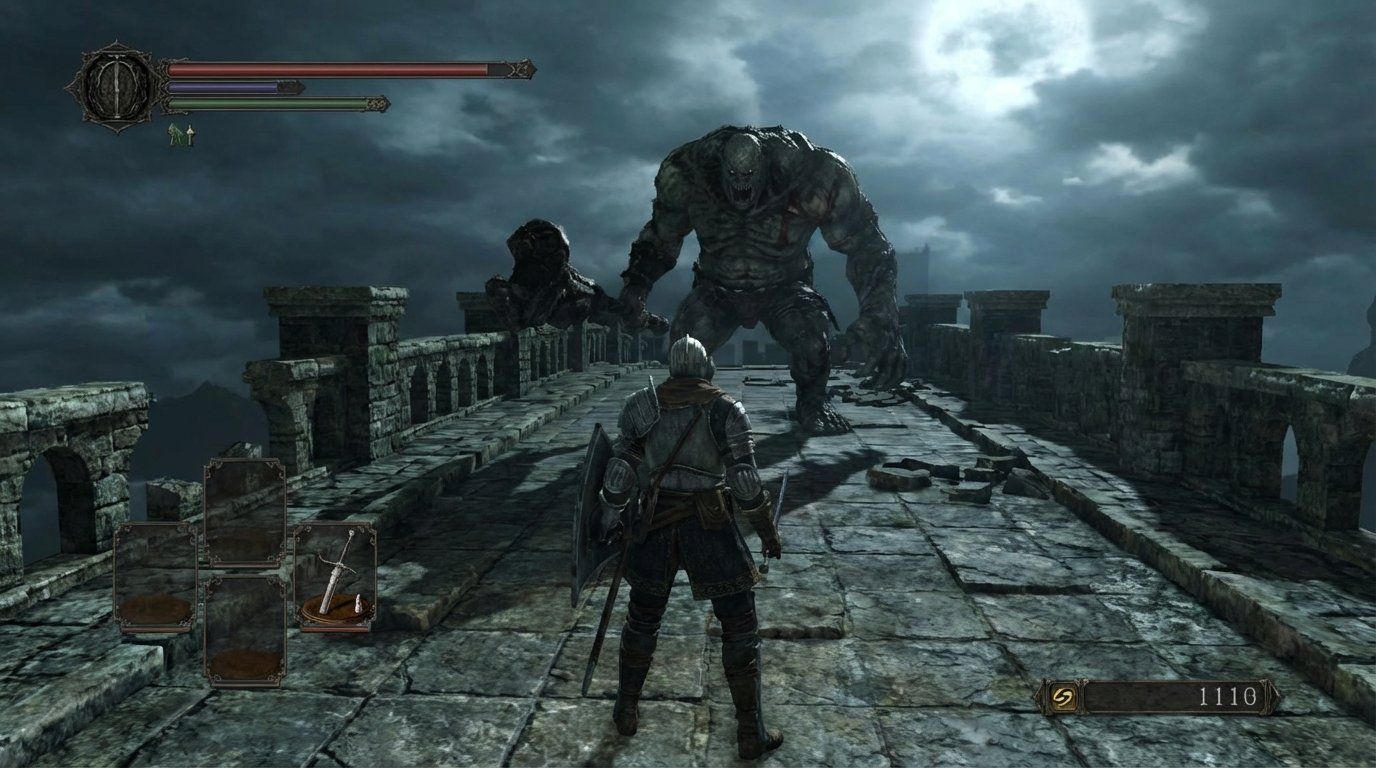Screen dimensions: 1376x768
Task: Click the player character standing on the bridge
Action: (x=690, y=520)
